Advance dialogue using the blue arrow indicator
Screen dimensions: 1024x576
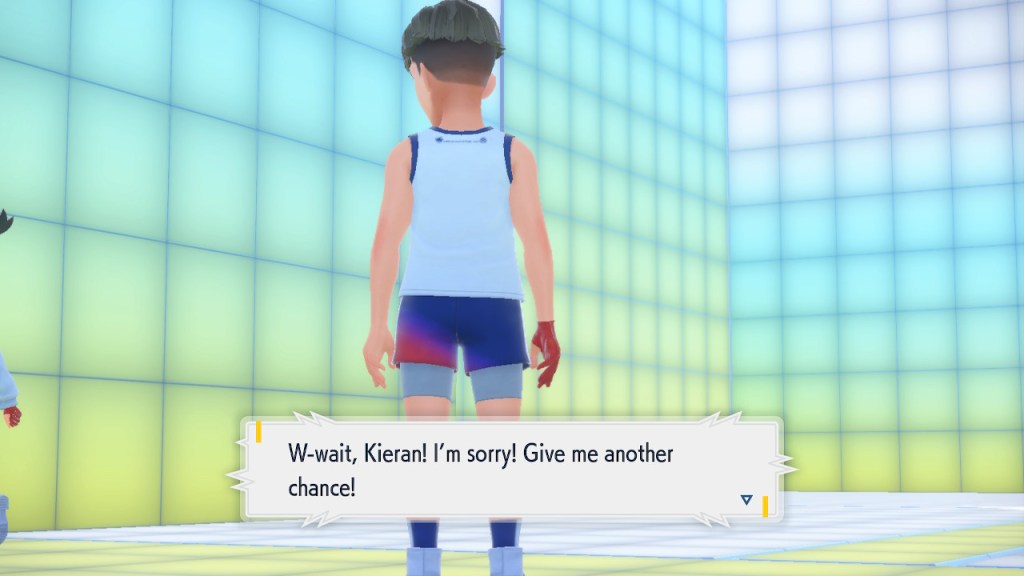pyautogui.click(x=746, y=499)
